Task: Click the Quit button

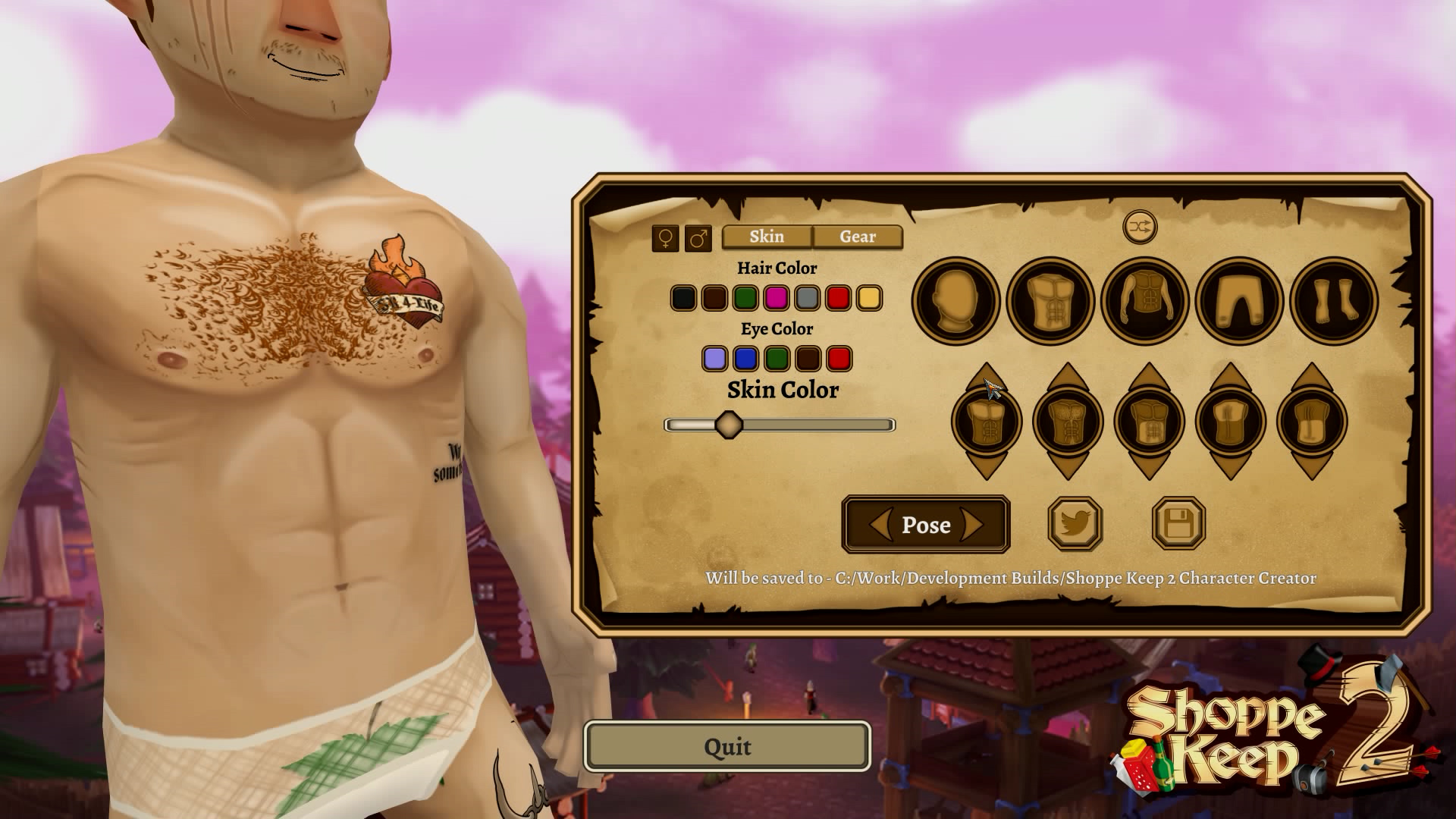Action: point(727,746)
